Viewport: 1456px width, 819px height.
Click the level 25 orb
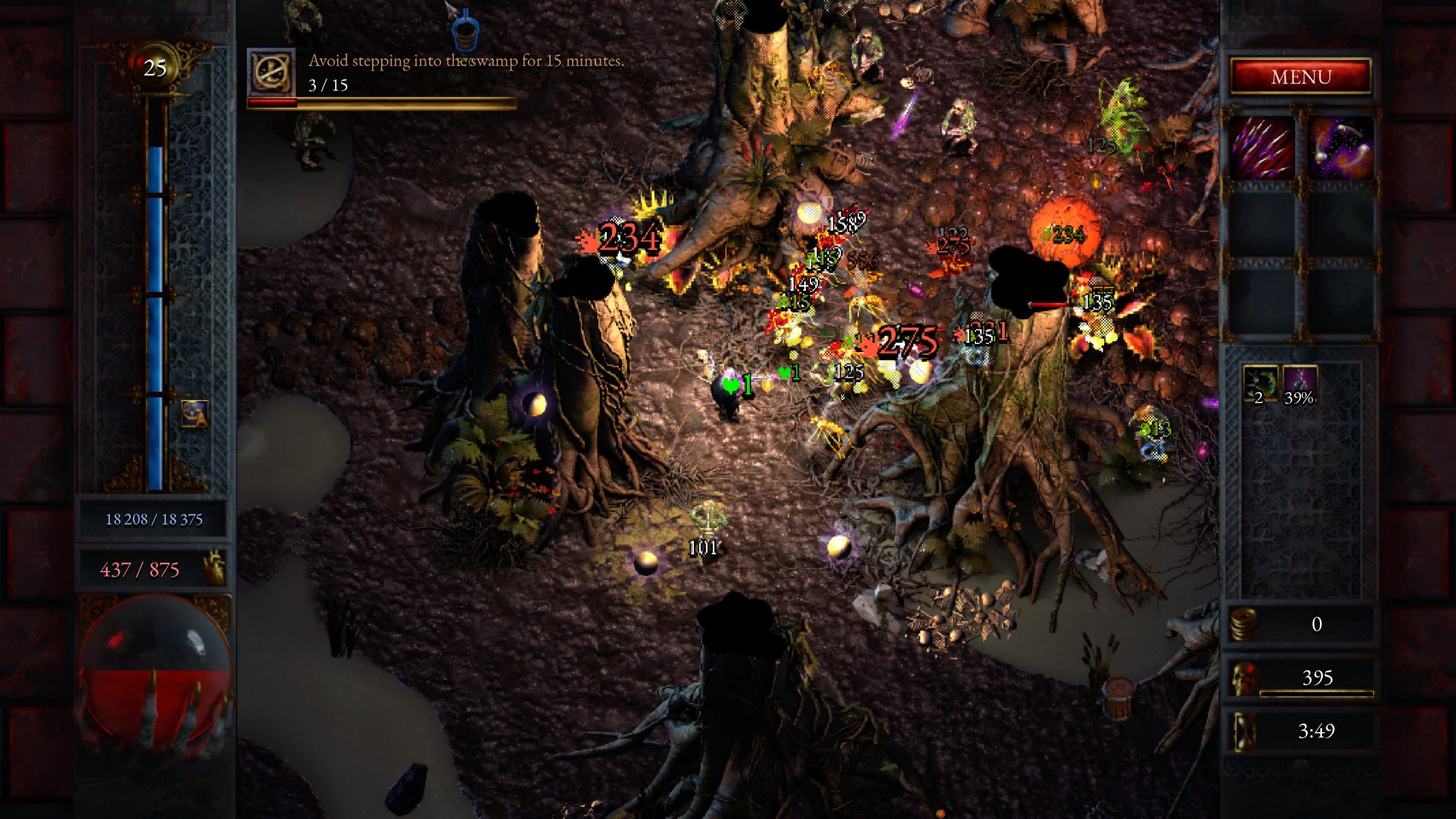coord(155,68)
